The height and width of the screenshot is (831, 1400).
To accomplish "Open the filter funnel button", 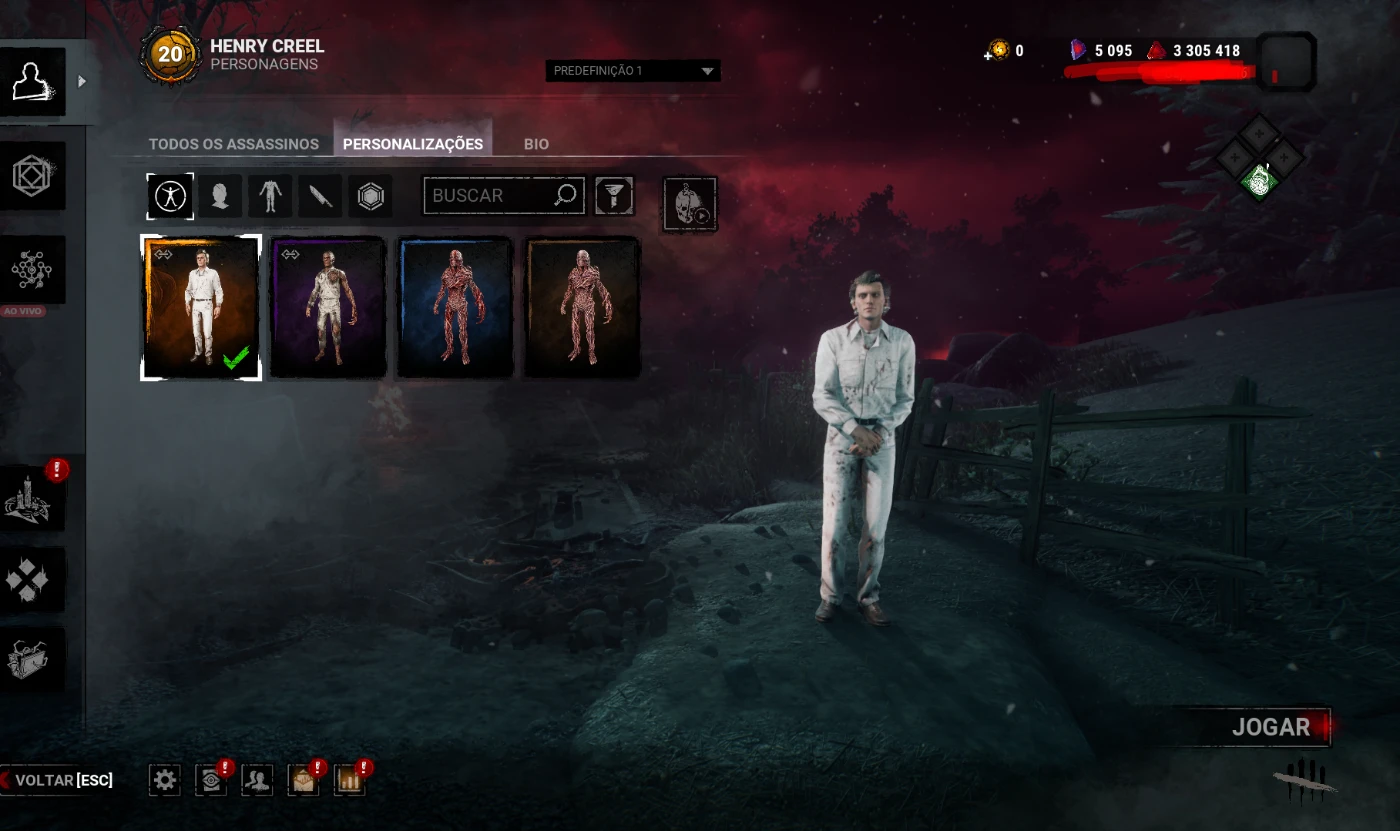I will tap(614, 196).
